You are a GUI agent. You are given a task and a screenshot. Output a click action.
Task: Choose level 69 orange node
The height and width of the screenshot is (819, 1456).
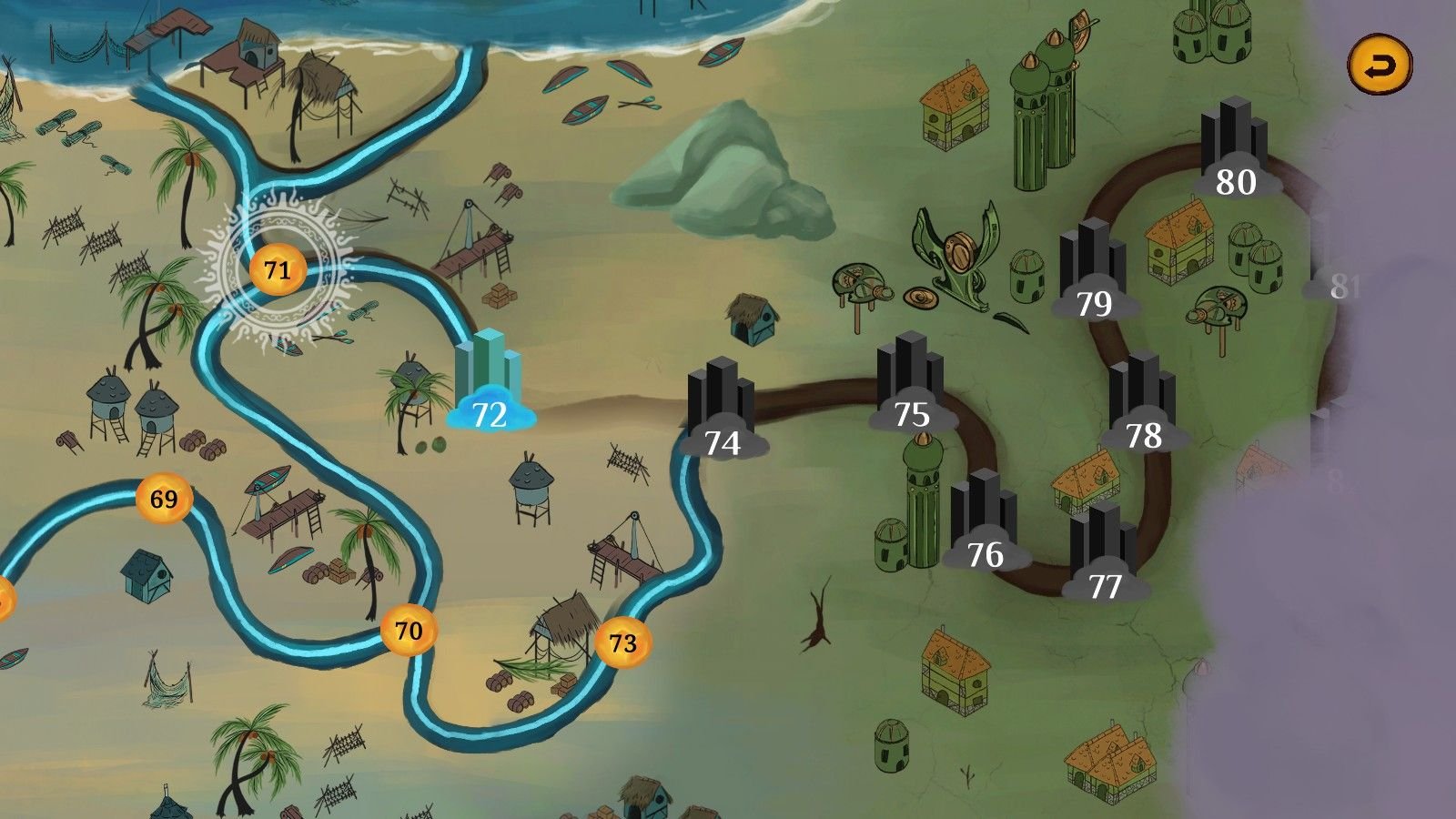coord(164,499)
